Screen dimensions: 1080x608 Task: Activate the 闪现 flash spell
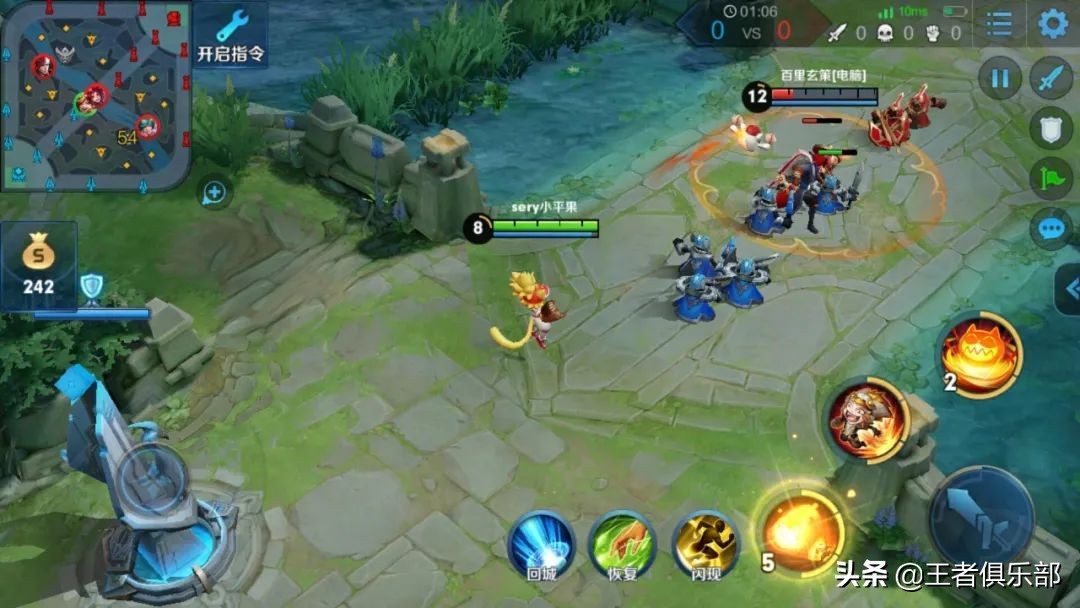[x=704, y=545]
